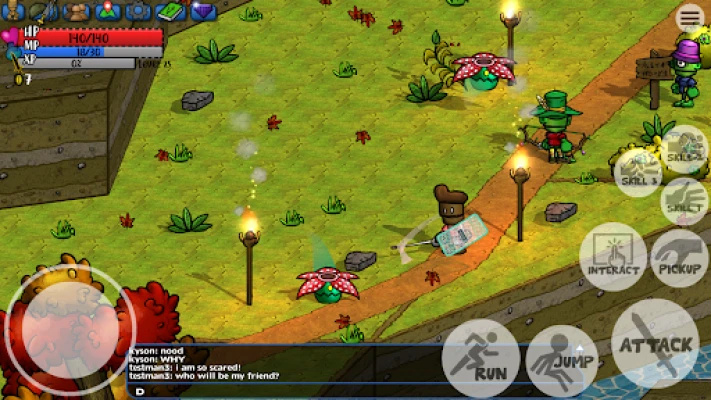The width and height of the screenshot is (711, 400).
Task: Open the hamburger menu
Action: 690,17
